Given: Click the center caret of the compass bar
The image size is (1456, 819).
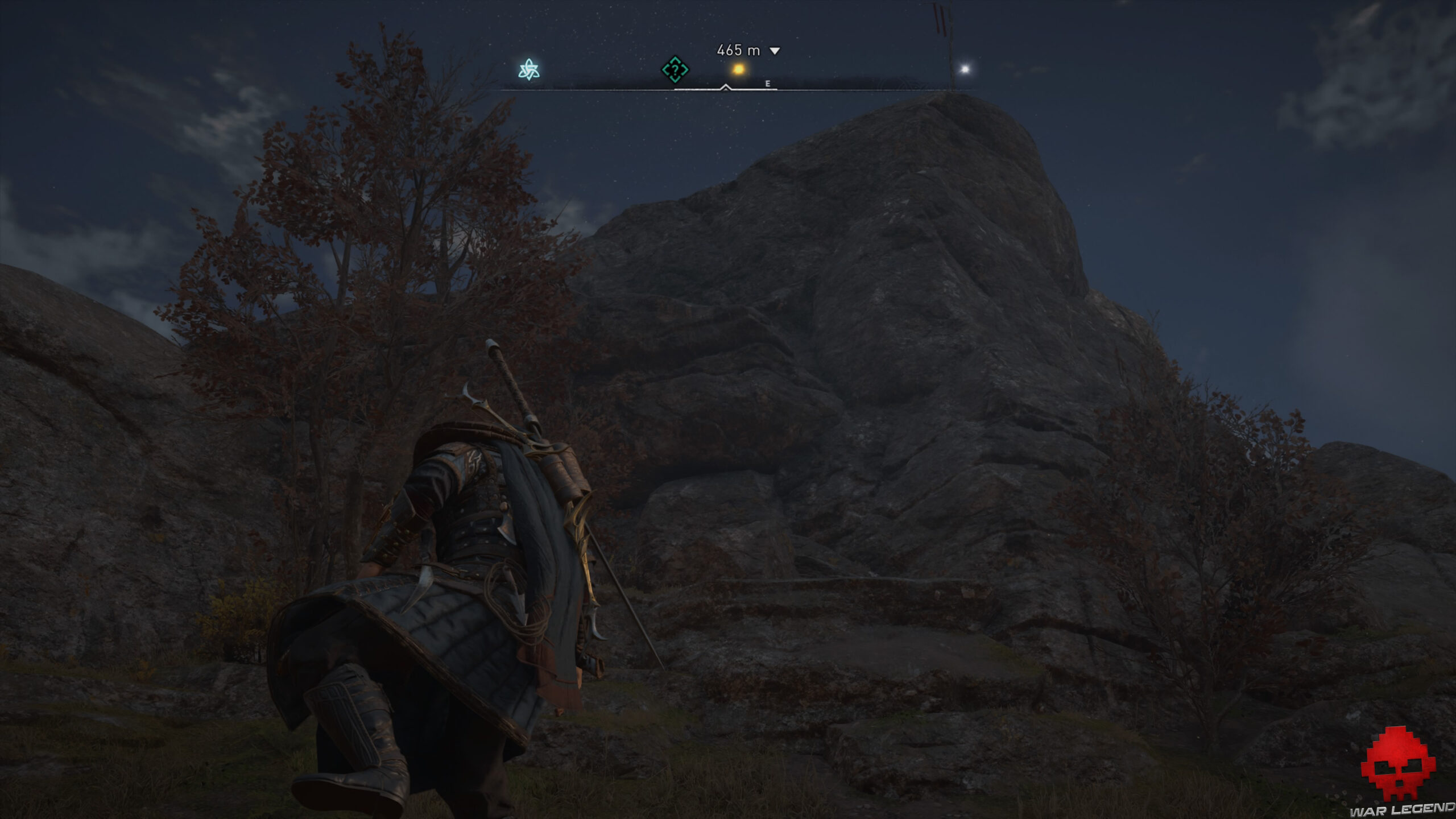Looking at the screenshot, I should coord(726,88).
